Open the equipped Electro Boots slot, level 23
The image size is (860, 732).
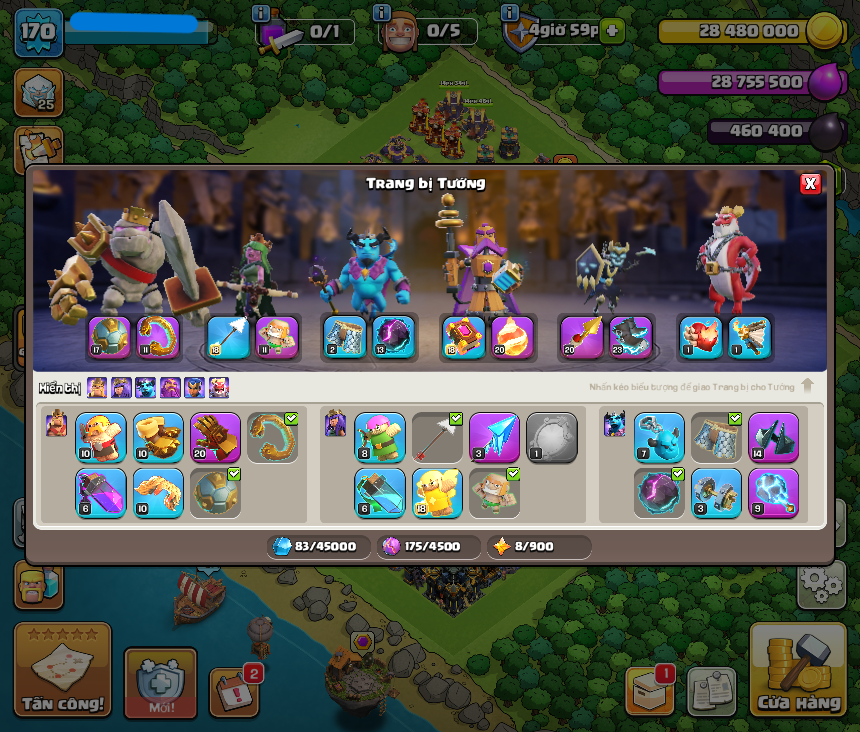coord(630,337)
